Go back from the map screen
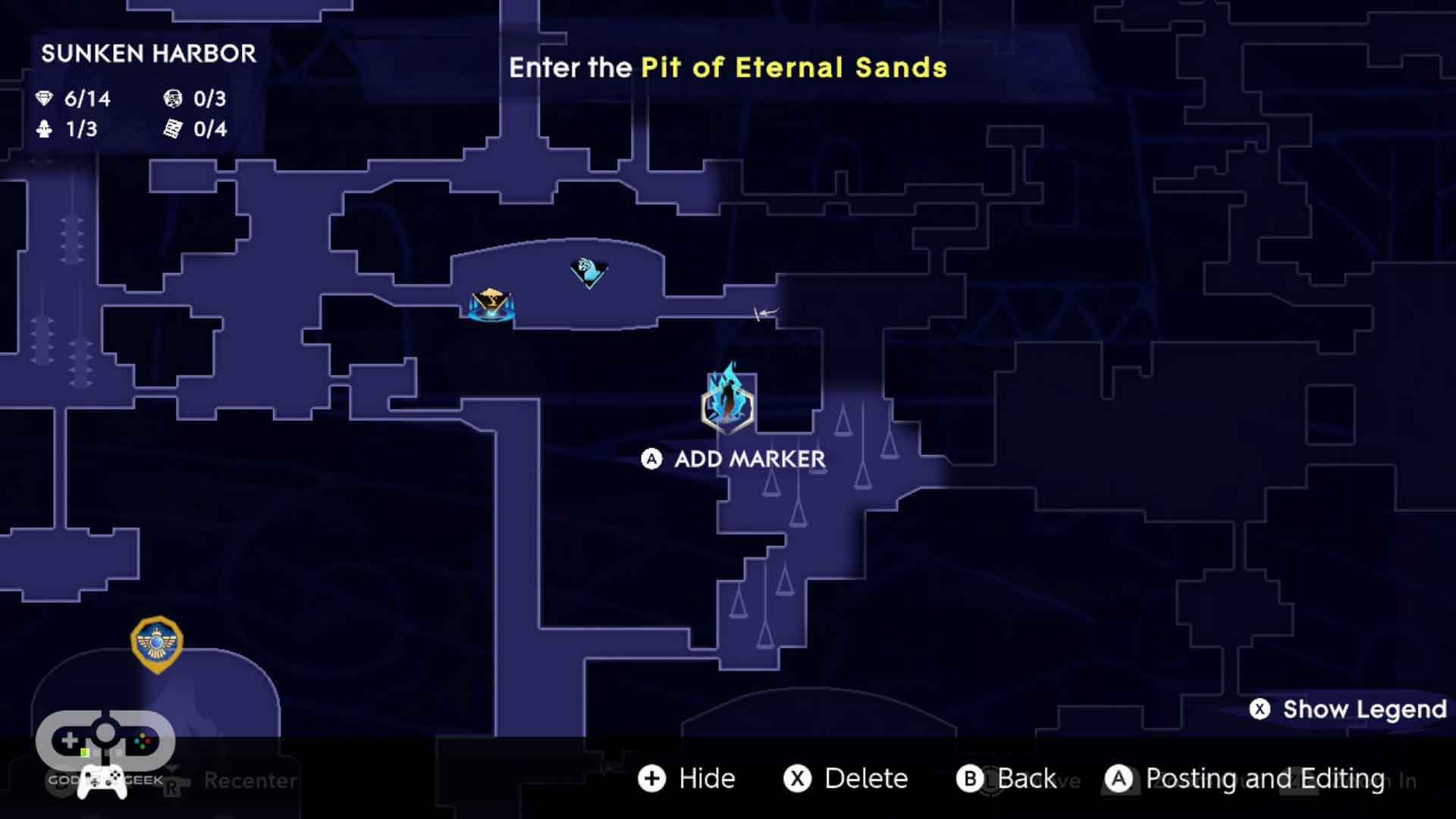Screen dimensions: 1456x819 pos(1007,778)
